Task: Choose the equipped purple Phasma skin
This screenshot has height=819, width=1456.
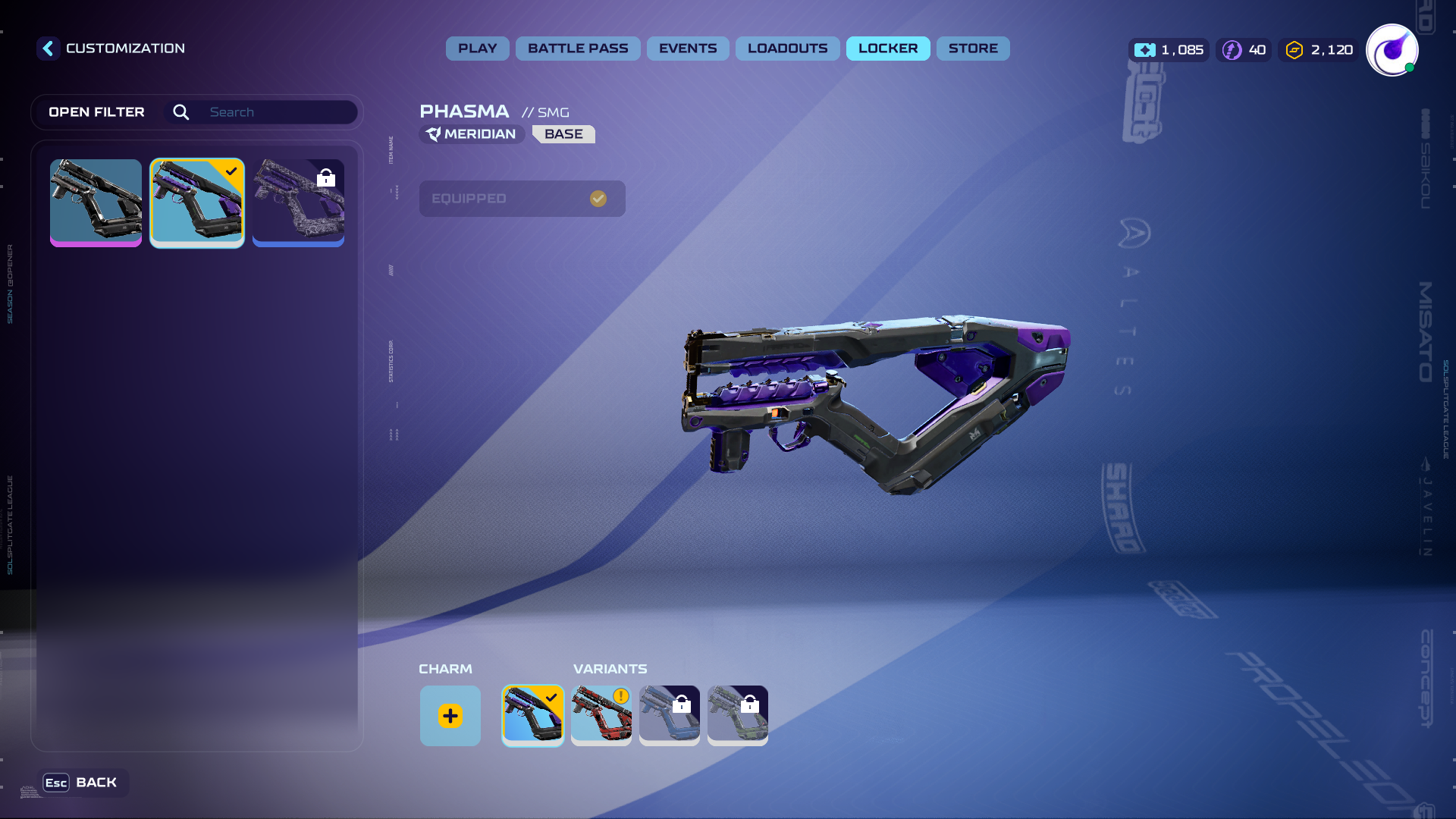Action: (x=197, y=202)
